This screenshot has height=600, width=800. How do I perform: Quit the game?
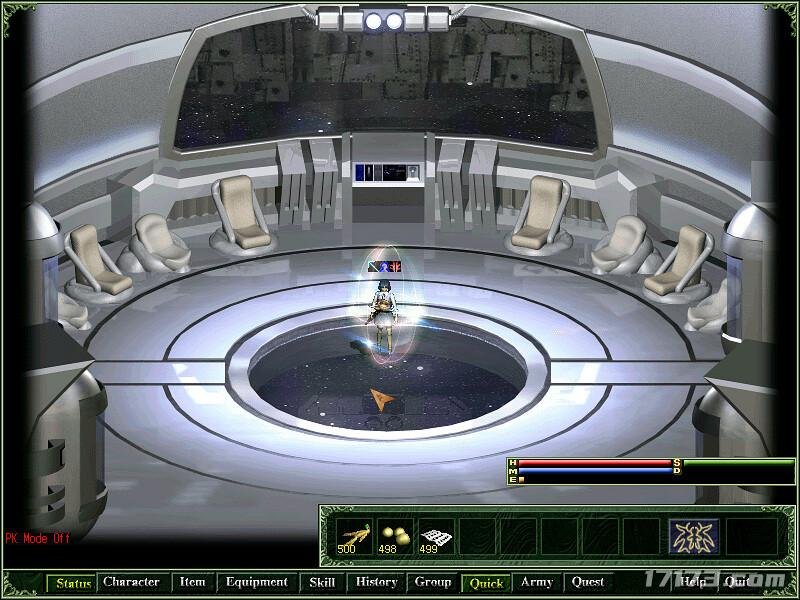(737, 582)
